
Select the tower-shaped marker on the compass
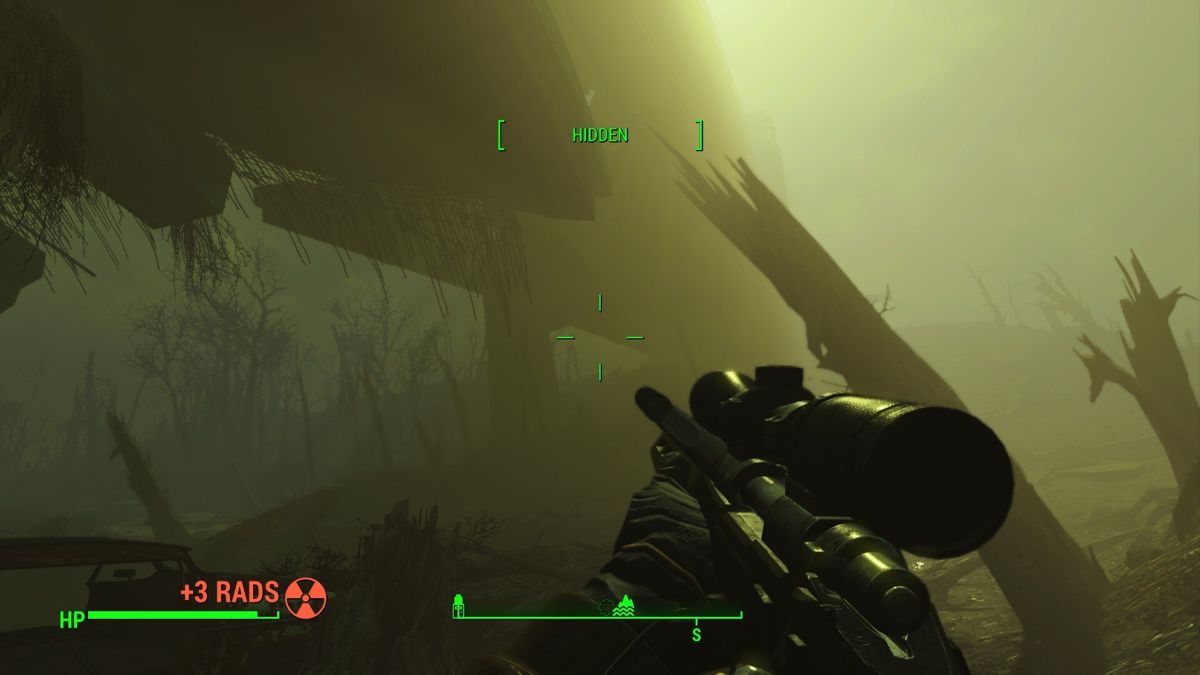click(x=458, y=604)
